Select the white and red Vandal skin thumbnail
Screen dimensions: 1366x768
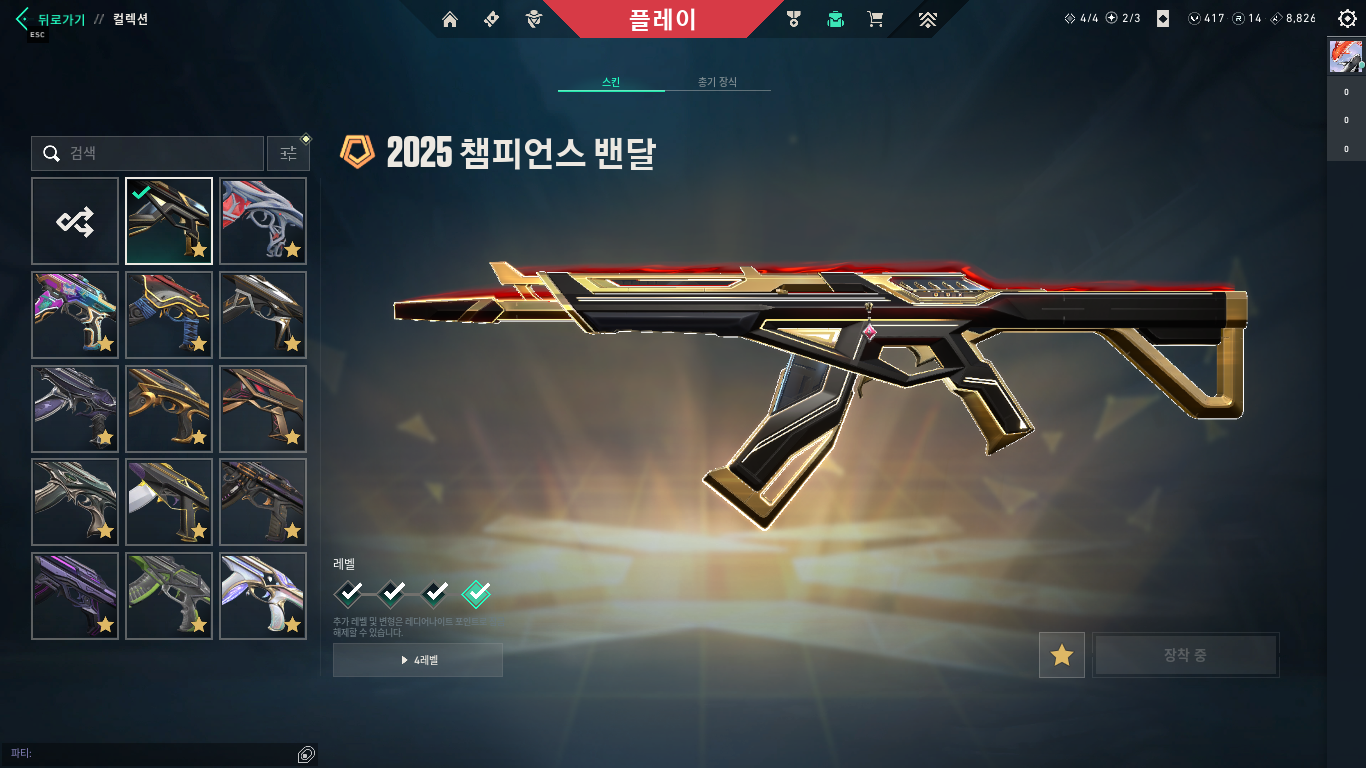[263, 221]
